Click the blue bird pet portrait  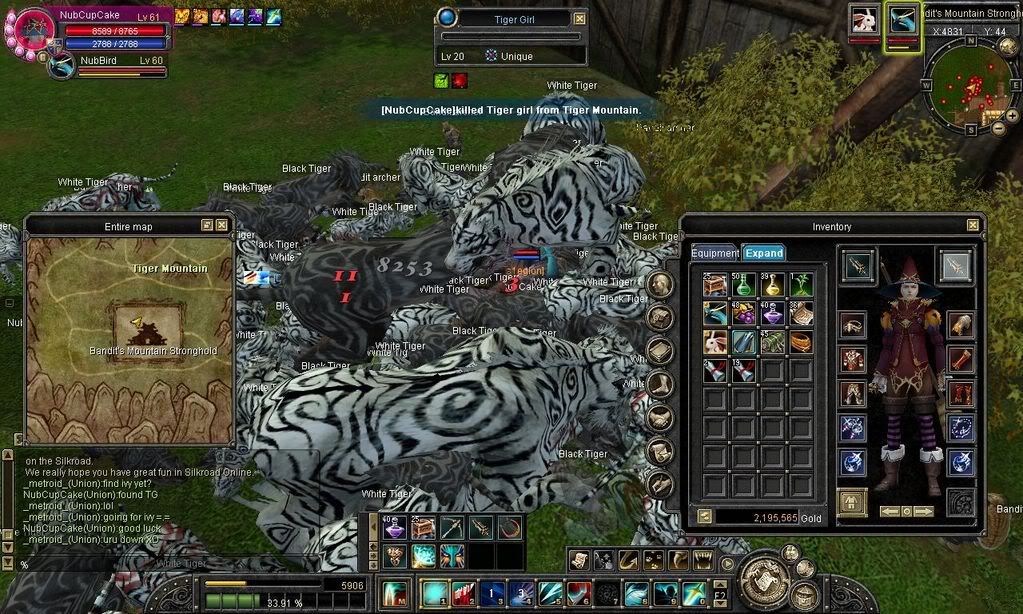(x=902, y=19)
